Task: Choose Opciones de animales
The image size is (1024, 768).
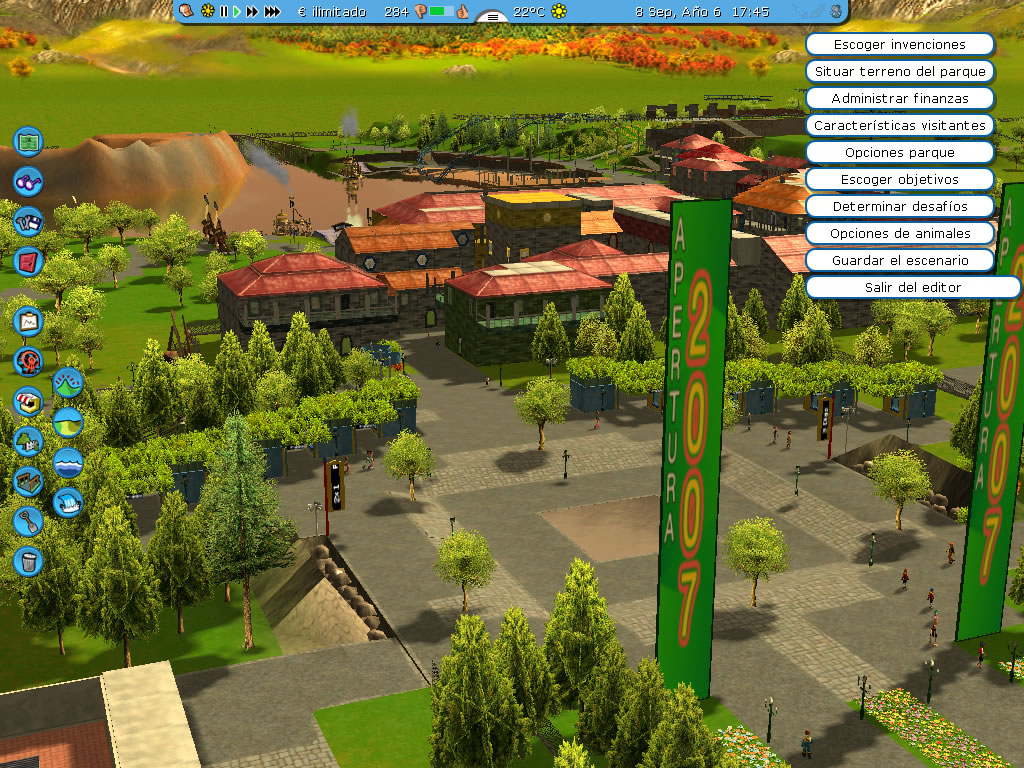Action: (899, 234)
